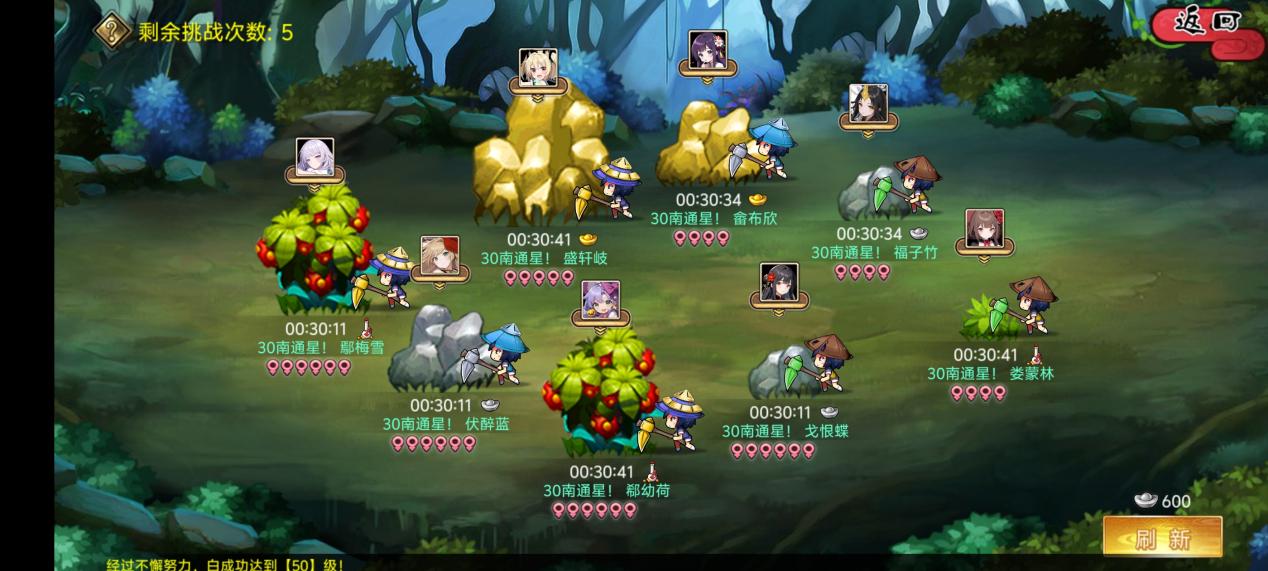
Task: Refresh the mine list with 刷新
Action: [x=1162, y=538]
